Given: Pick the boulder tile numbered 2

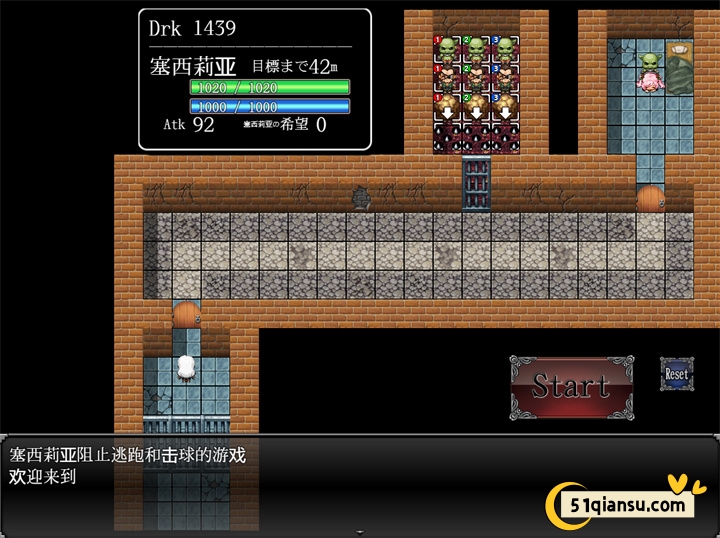Looking at the screenshot, I should tap(476, 106).
